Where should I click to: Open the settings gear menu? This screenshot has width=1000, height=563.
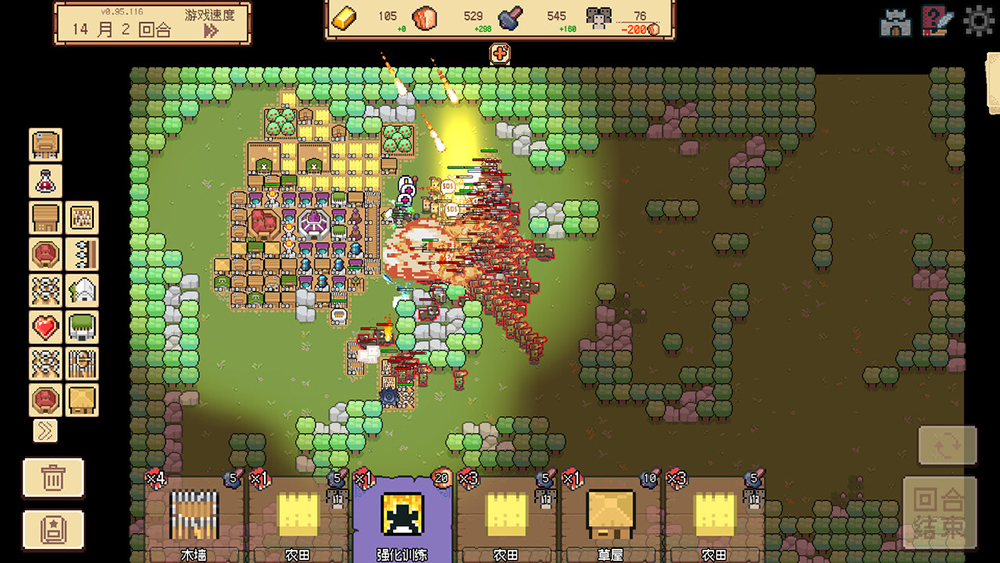tap(978, 22)
